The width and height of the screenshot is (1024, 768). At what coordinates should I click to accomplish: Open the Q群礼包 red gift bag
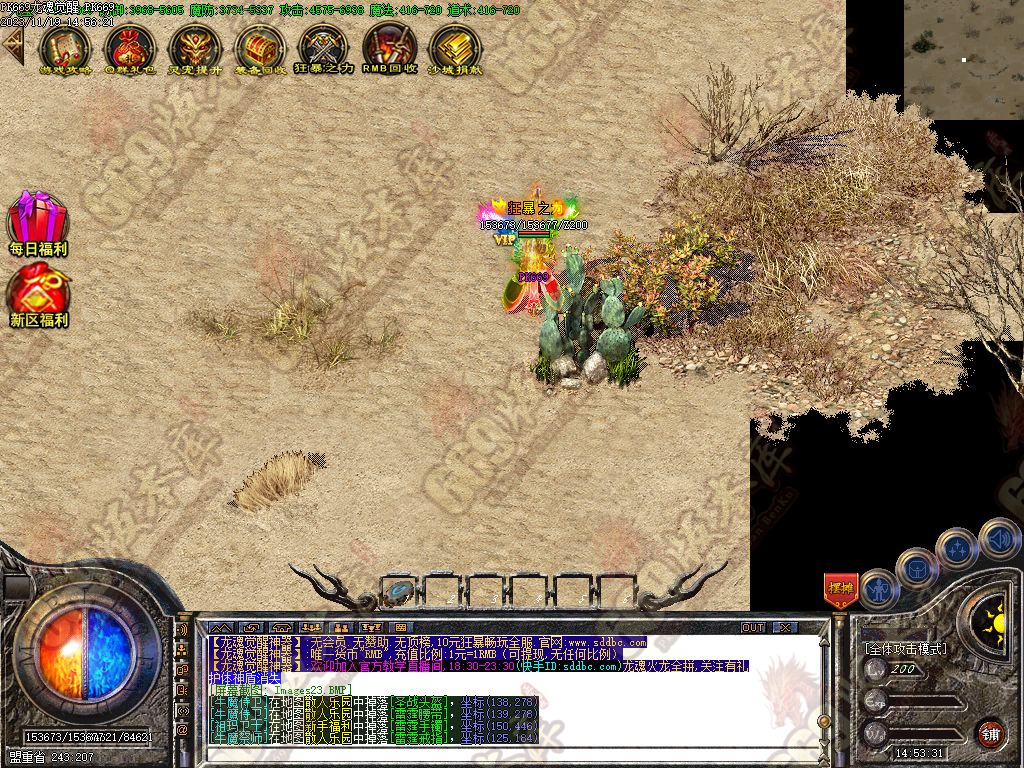(129, 47)
